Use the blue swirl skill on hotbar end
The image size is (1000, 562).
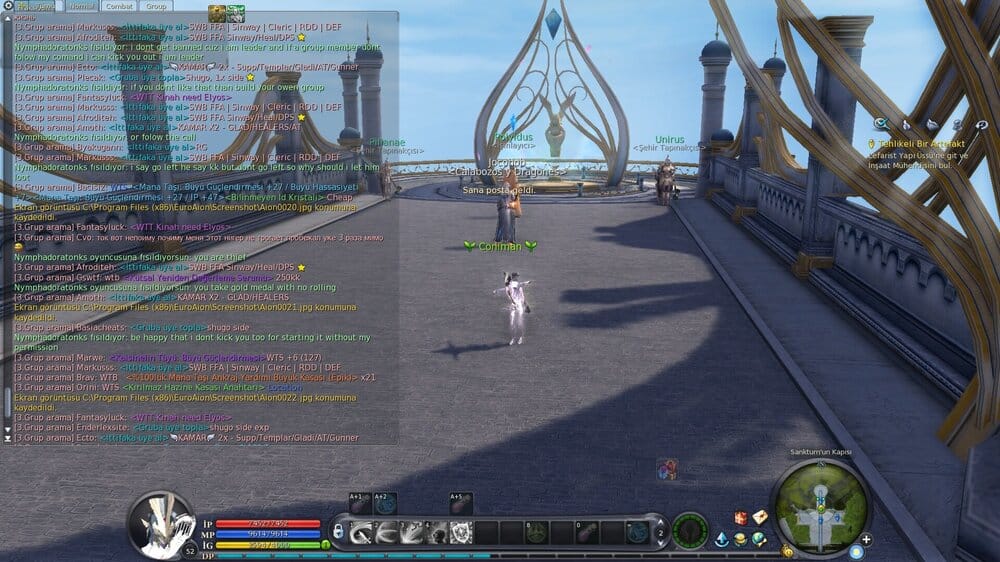(x=635, y=532)
